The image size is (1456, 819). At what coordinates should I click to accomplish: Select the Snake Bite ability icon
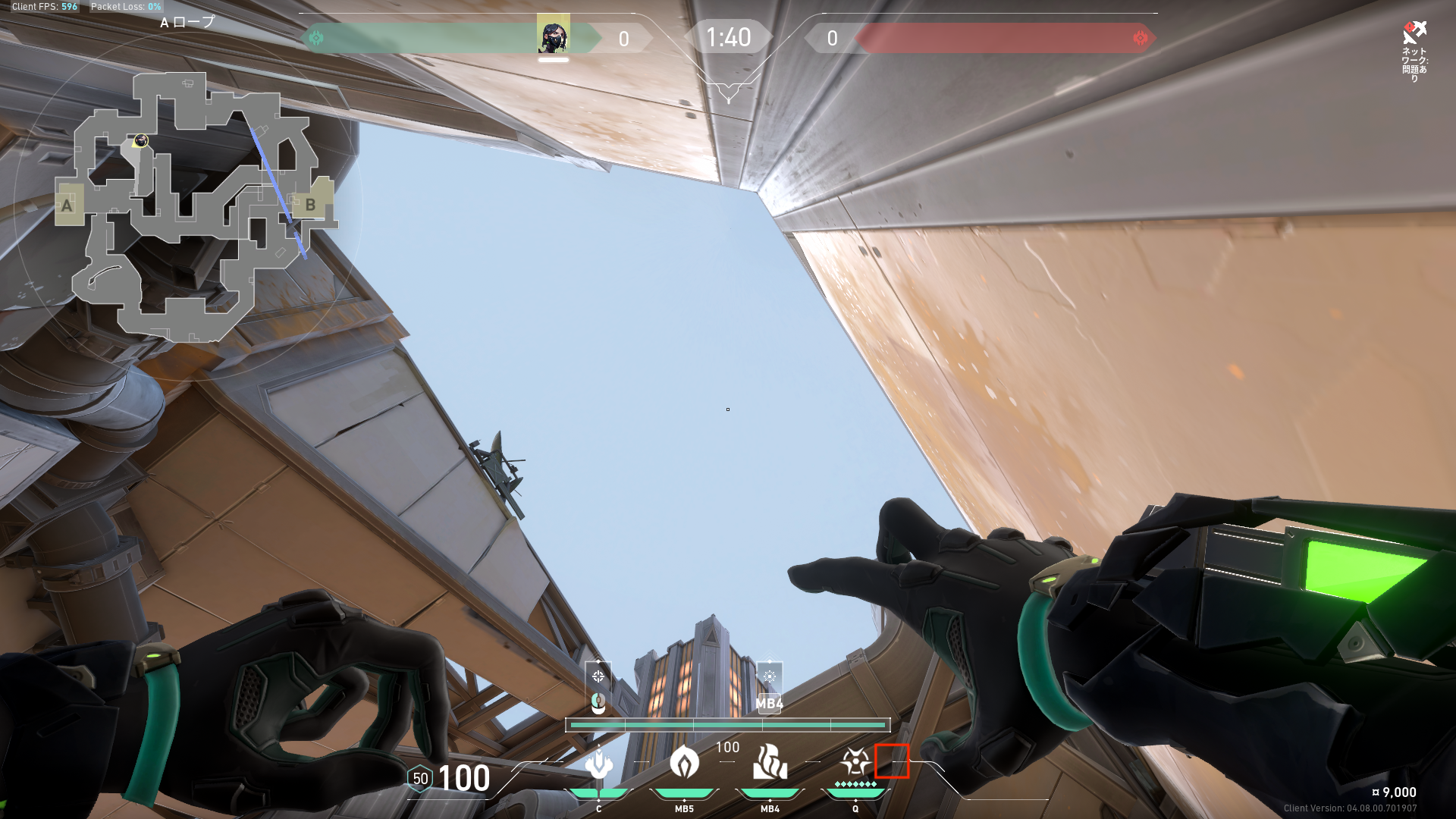[598, 764]
